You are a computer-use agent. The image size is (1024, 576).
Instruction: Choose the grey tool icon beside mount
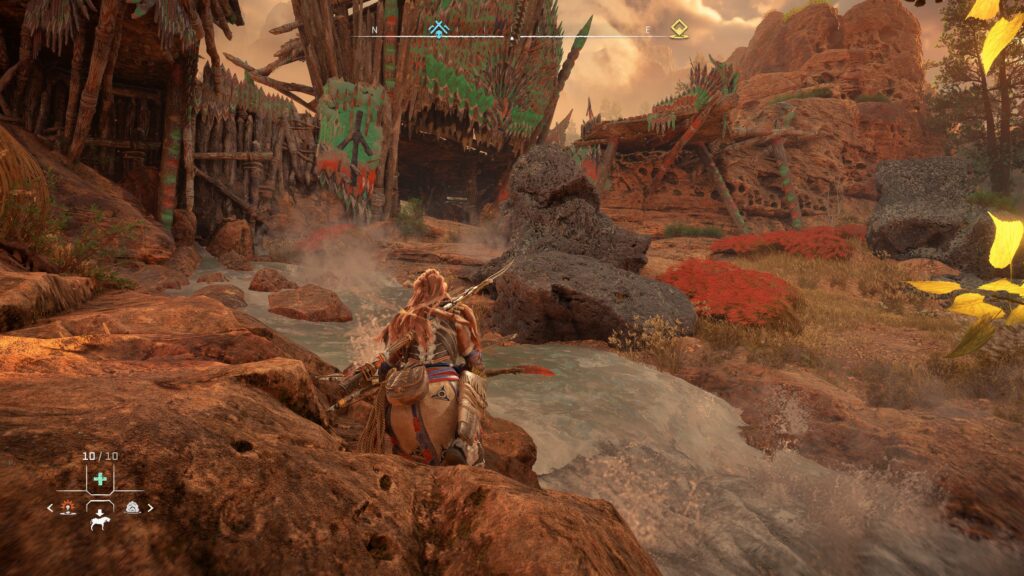pos(132,508)
